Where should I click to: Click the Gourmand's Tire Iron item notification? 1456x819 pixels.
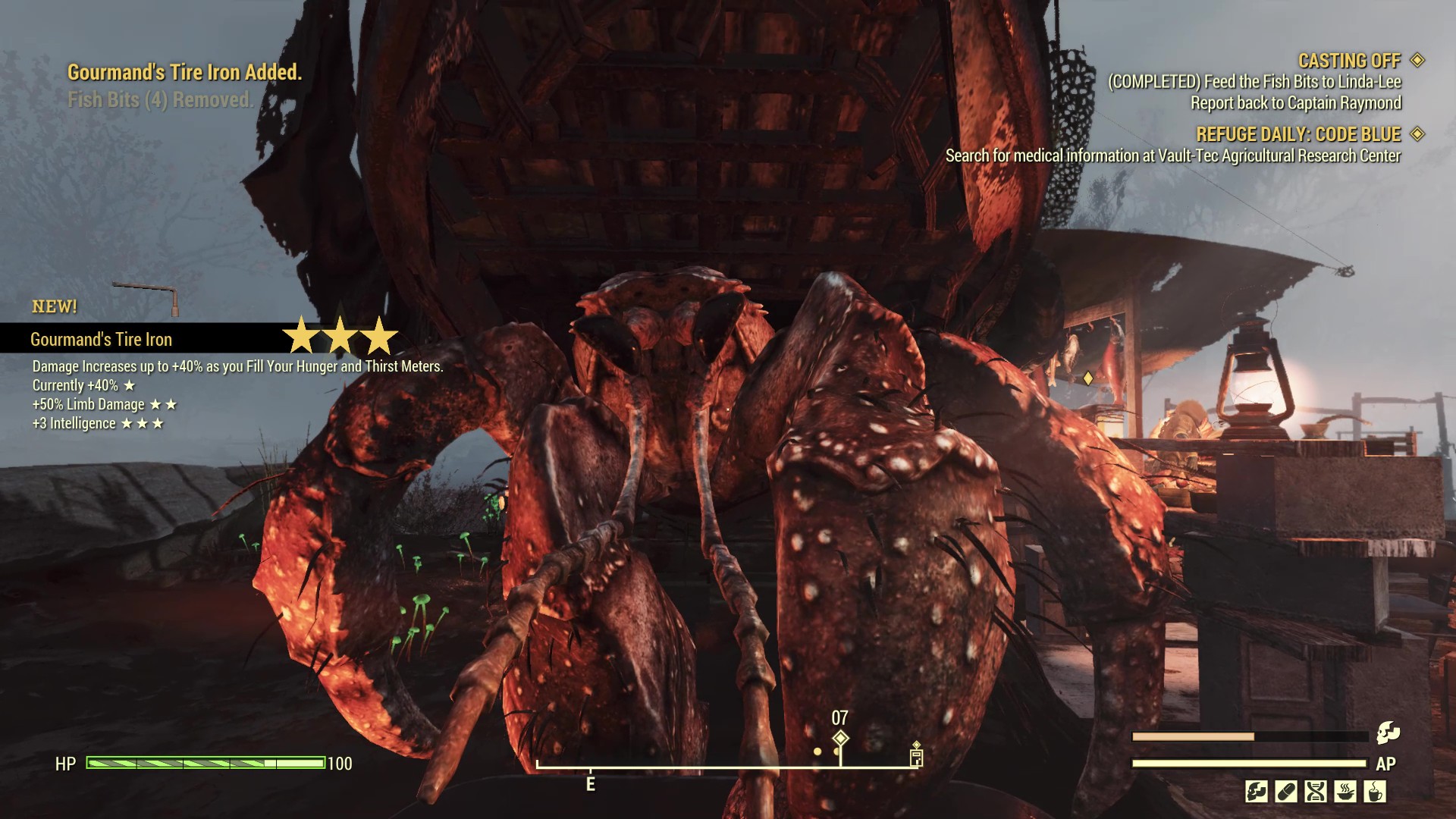[x=102, y=339]
